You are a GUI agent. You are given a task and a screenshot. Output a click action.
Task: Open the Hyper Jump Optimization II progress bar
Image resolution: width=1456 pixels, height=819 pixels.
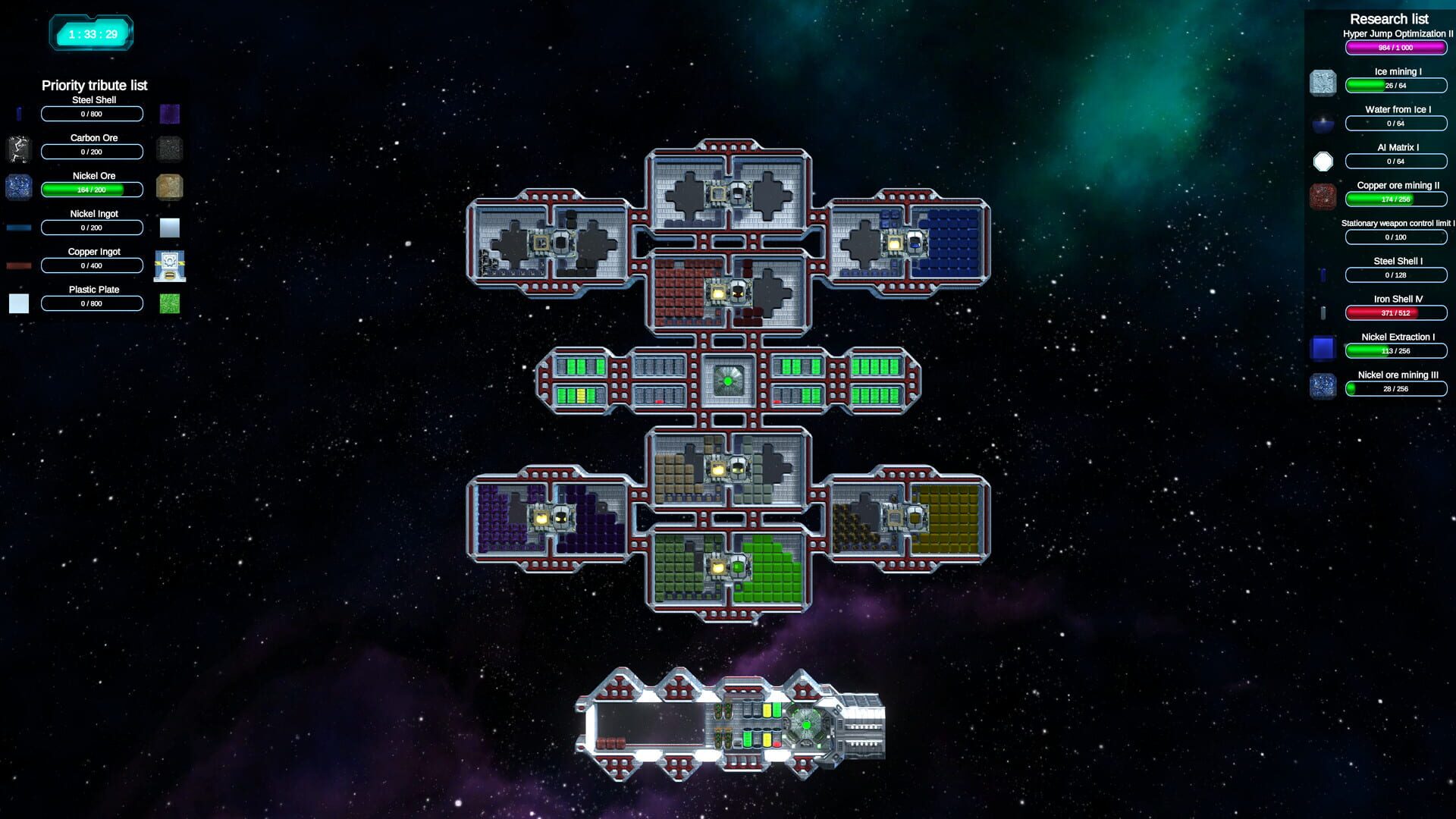click(x=1396, y=46)
